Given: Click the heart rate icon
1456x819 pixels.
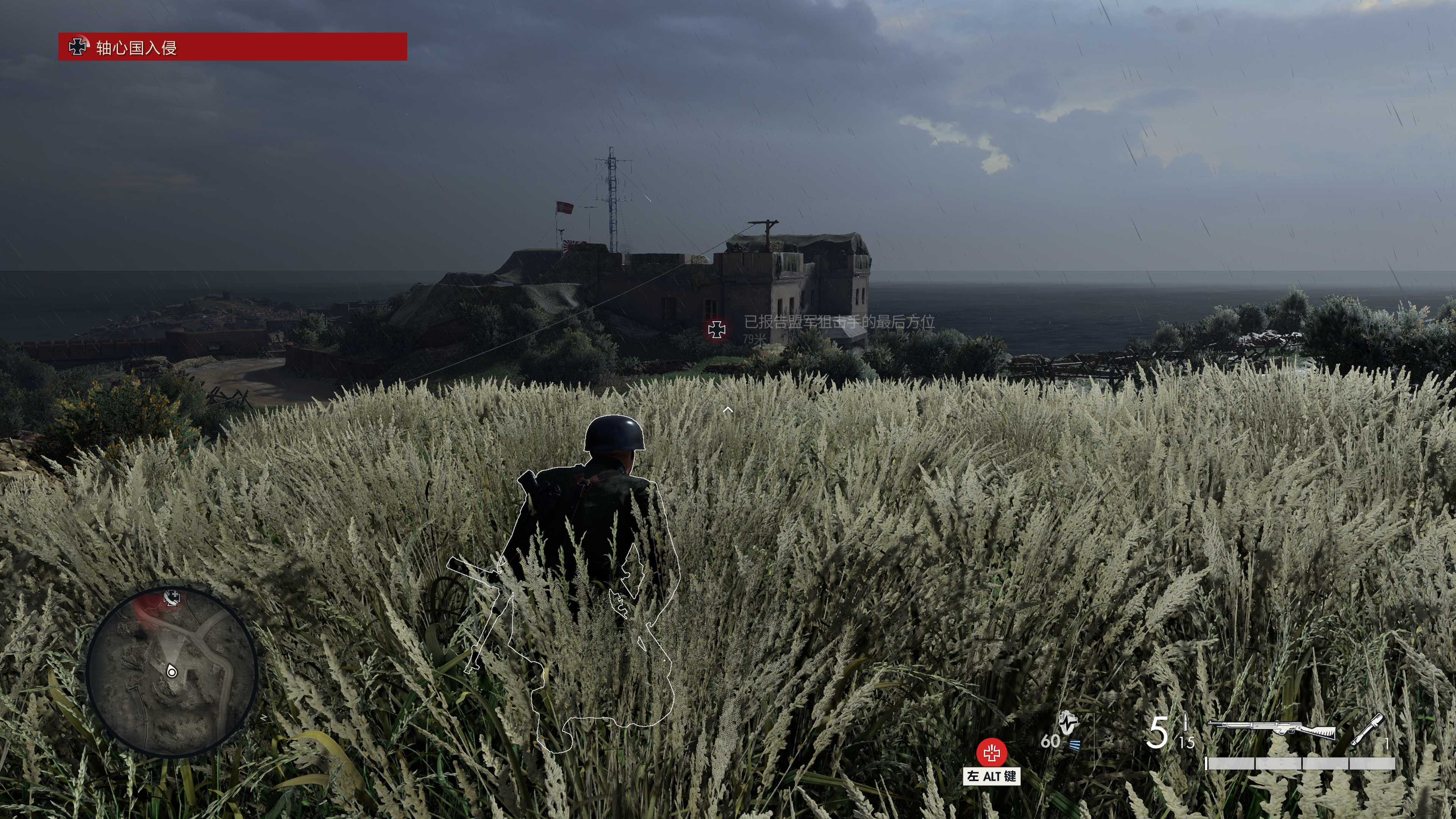Looking at the screenshot, I should 1068,722.
